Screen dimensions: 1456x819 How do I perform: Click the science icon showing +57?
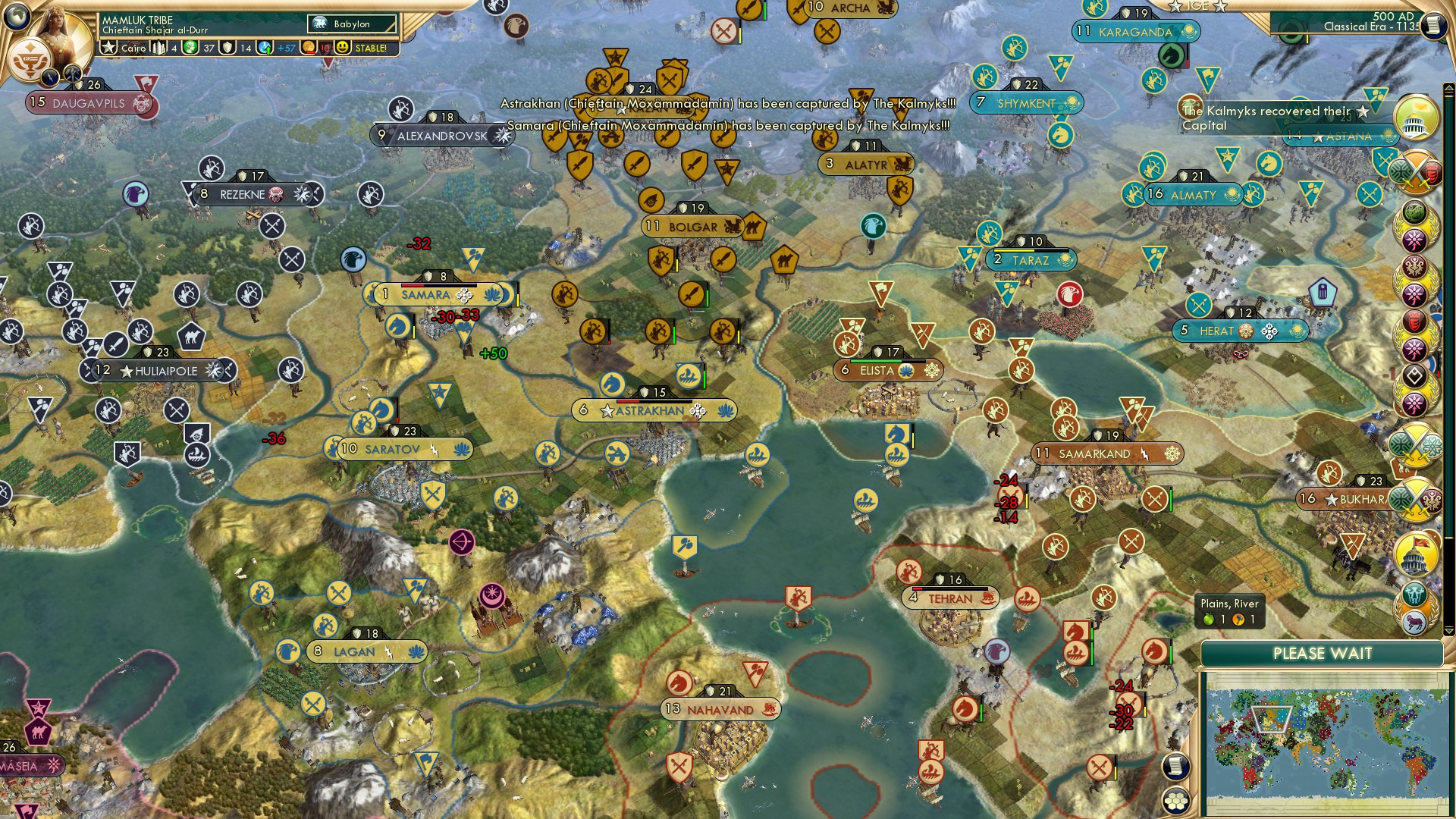point(265,49)
